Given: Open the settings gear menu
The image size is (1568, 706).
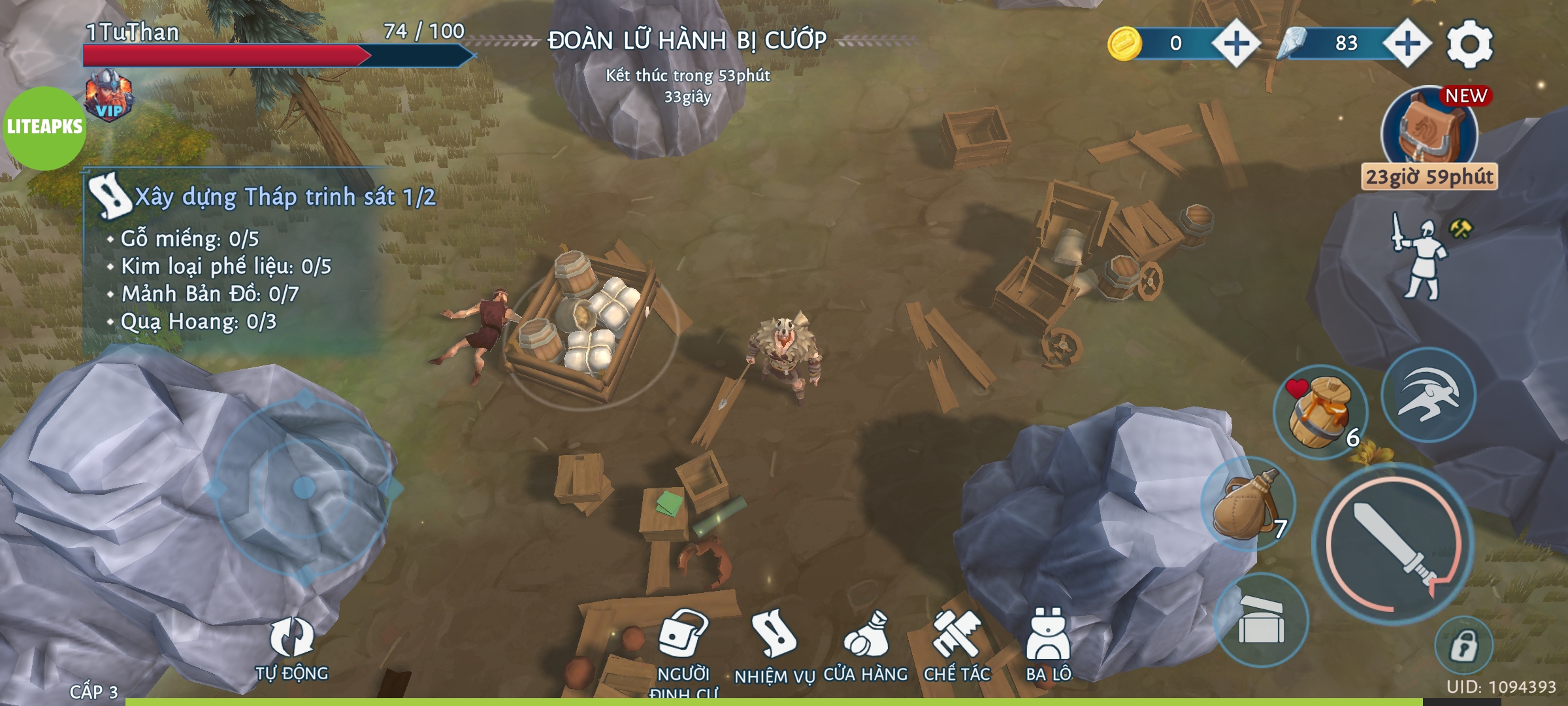Looking at the screenshot, I should [1469, 44].
